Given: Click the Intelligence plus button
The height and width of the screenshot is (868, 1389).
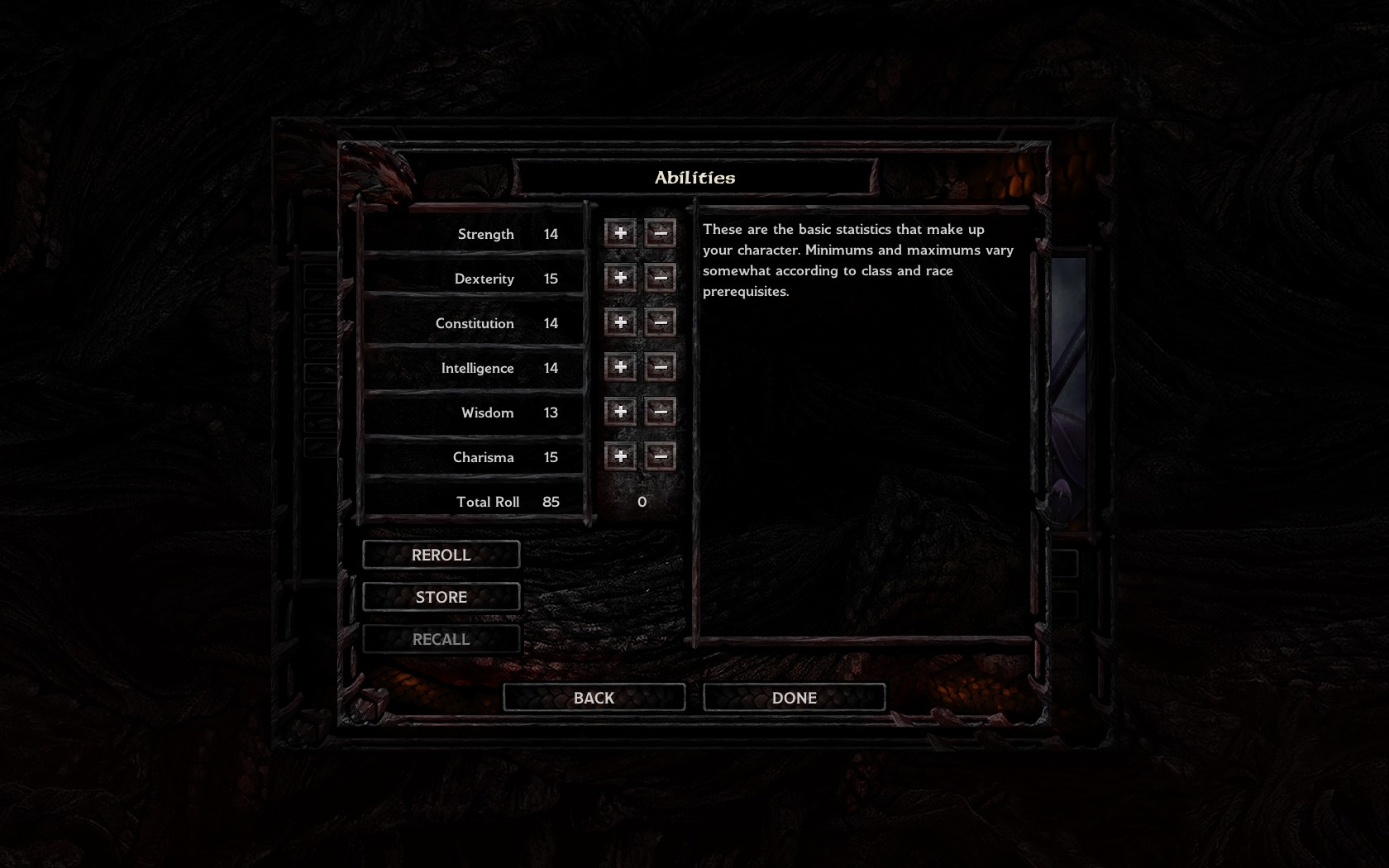Looking at the screenshot, I should click(x=620, y=368).
